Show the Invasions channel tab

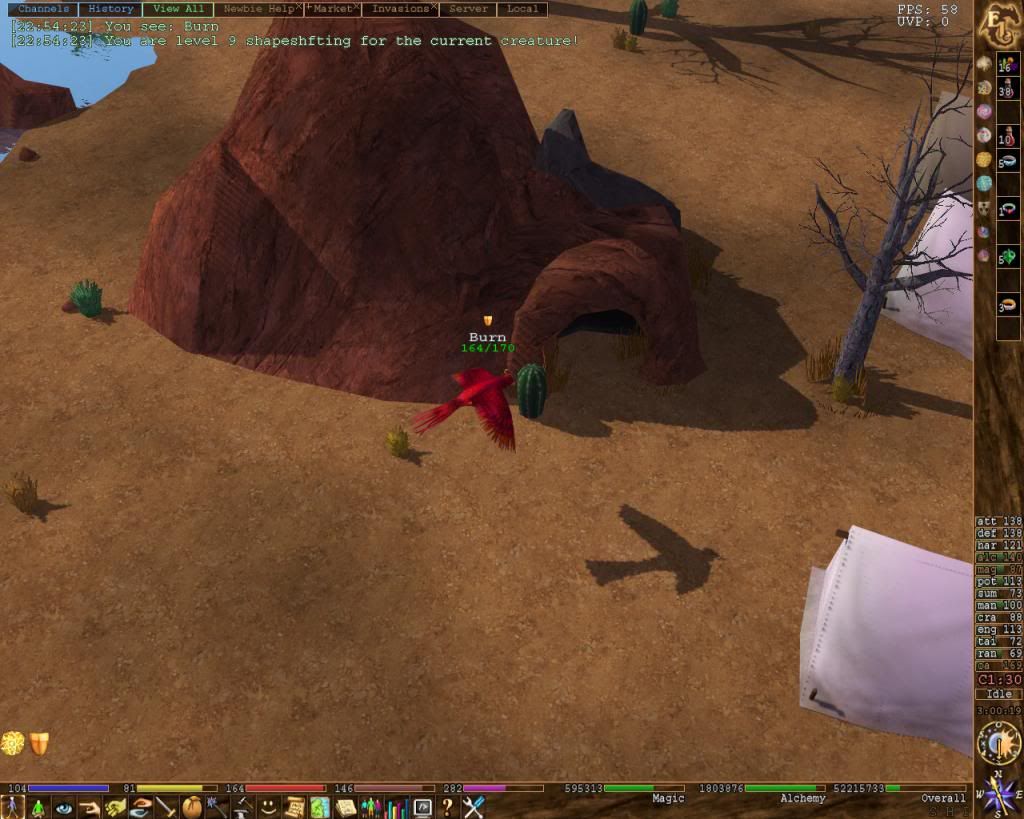400,9
